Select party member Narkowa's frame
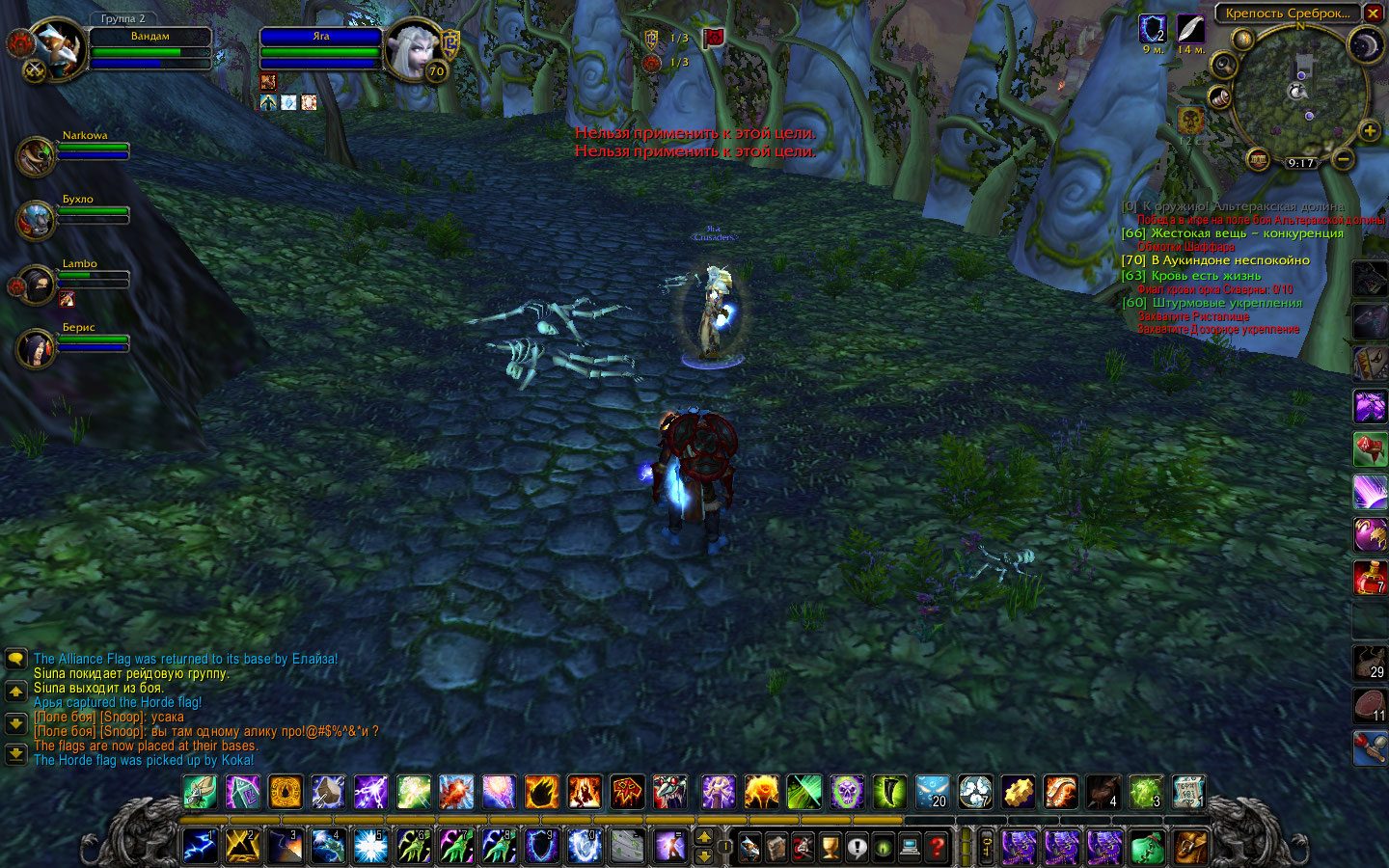The image size is (1389, 868). tap(37, 156)
